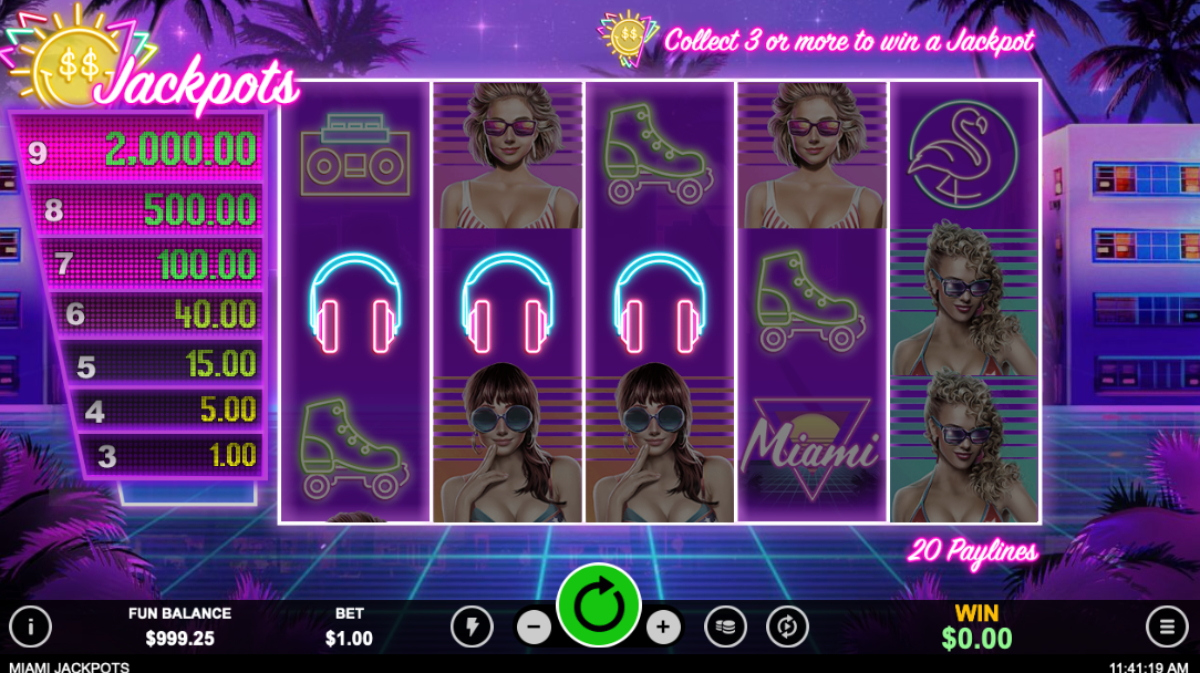Decrease the bet with the minus button
Viewport: 1200px width, 673px height.
point(534,628)
